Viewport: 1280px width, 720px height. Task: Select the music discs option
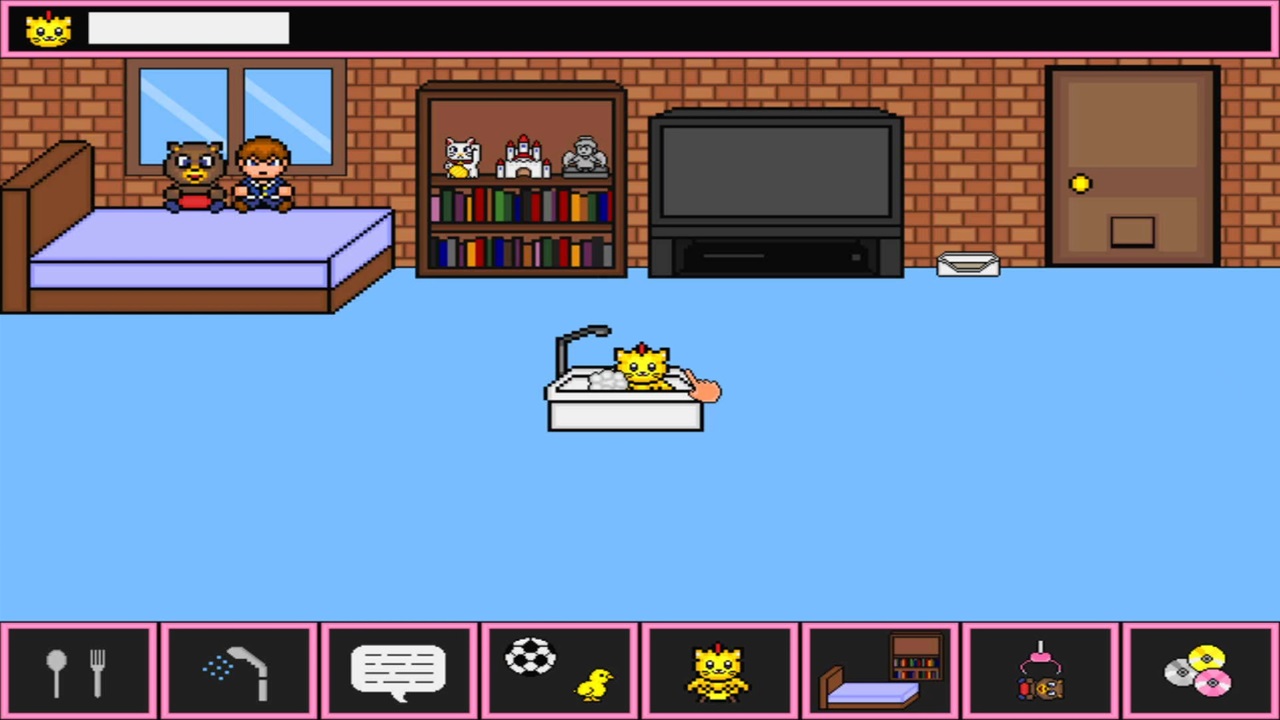1199,668
